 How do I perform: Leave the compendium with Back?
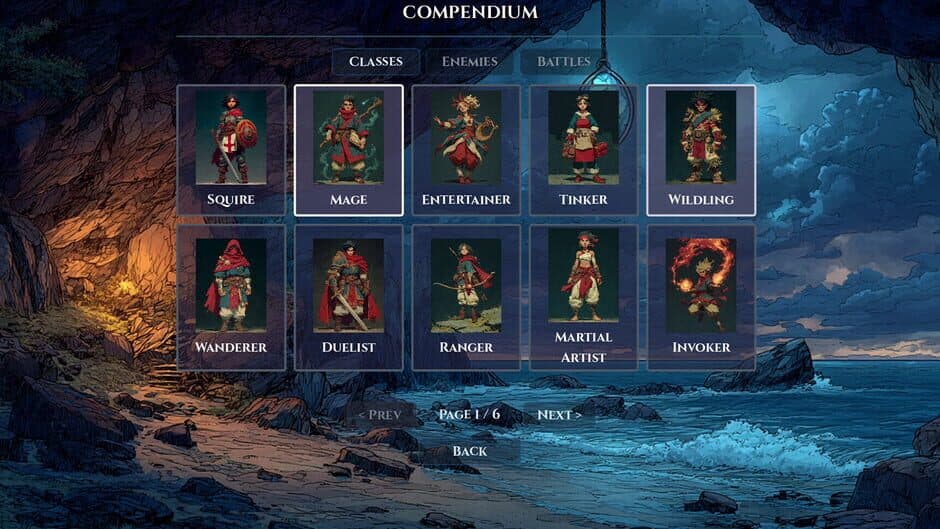pyautogui.click(x=469, y=451)
